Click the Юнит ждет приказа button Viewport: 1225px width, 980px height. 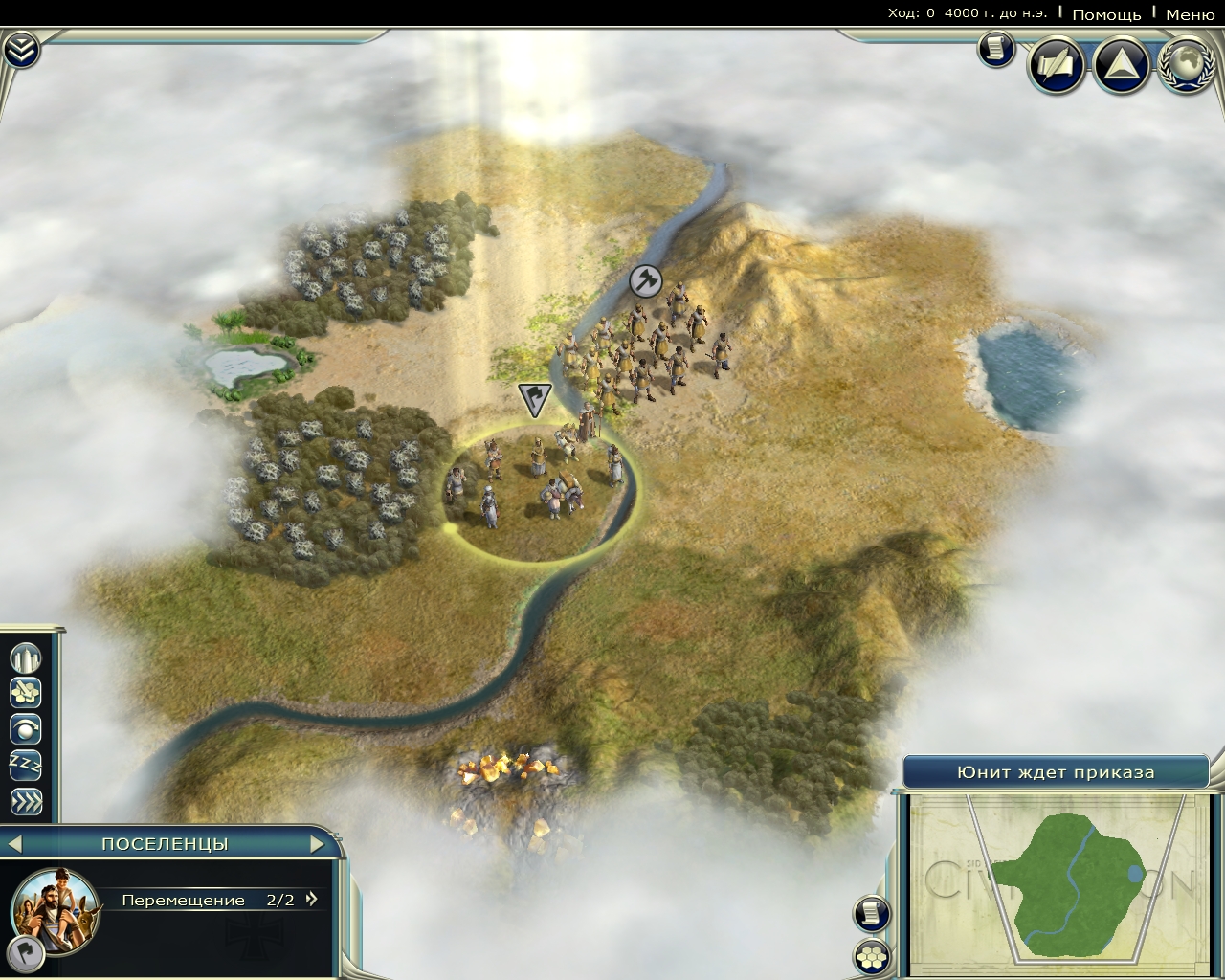(x=1056, y=772)
